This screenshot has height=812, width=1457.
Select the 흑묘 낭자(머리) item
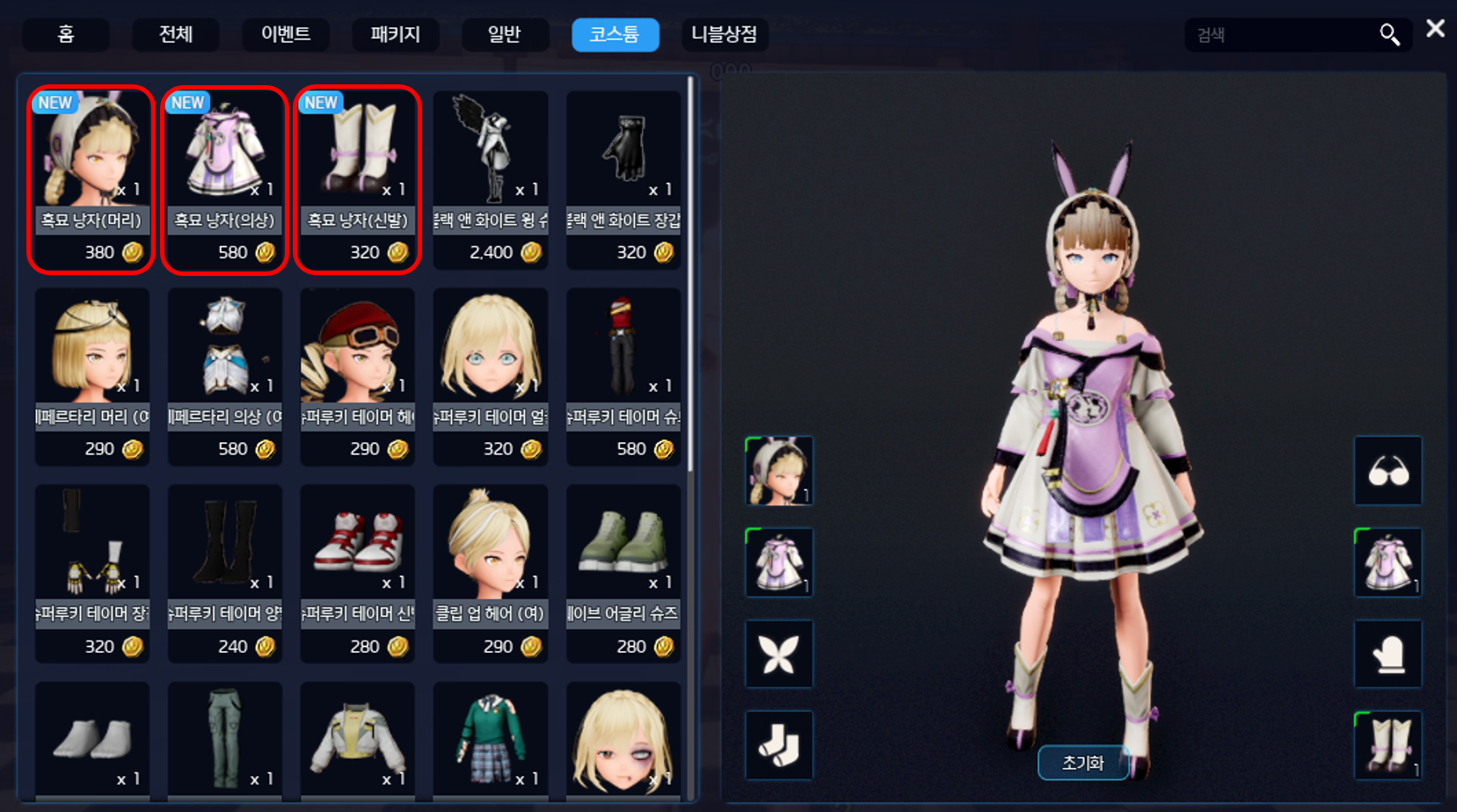[91, 179]
